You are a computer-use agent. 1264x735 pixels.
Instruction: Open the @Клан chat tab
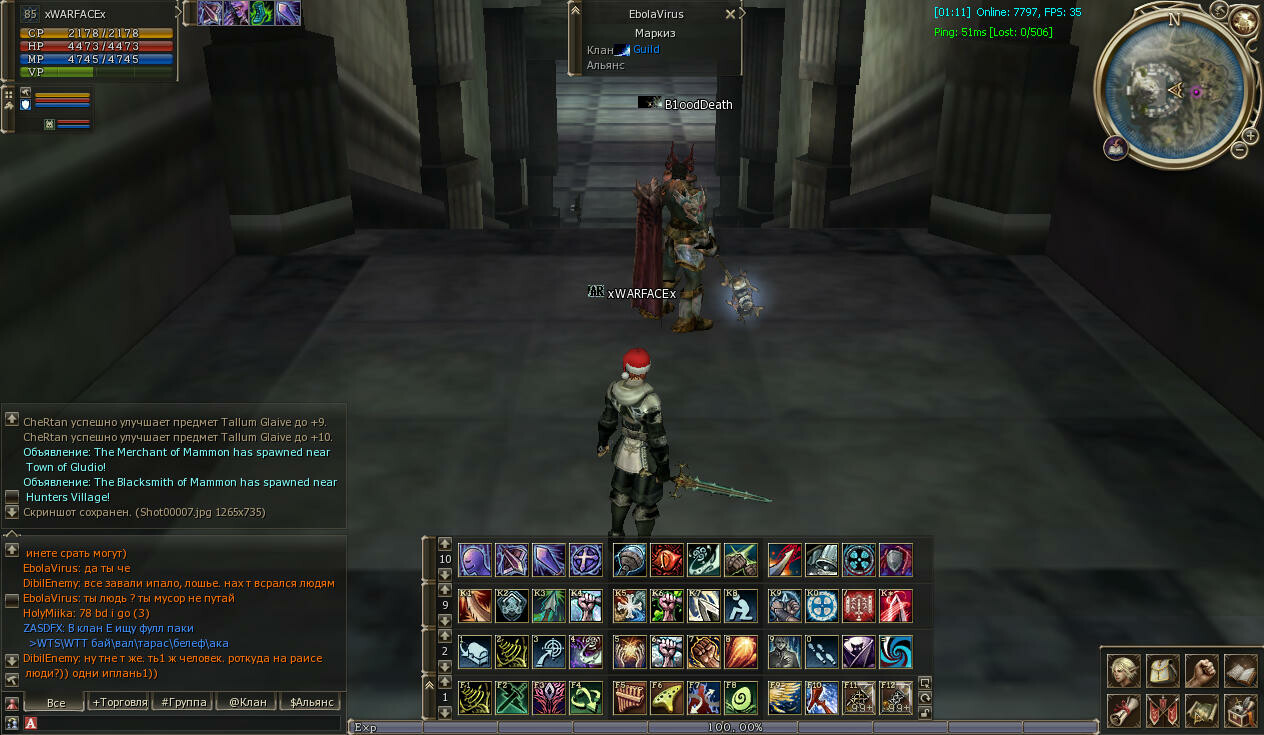pyautogui.click(x=247, y=702)
